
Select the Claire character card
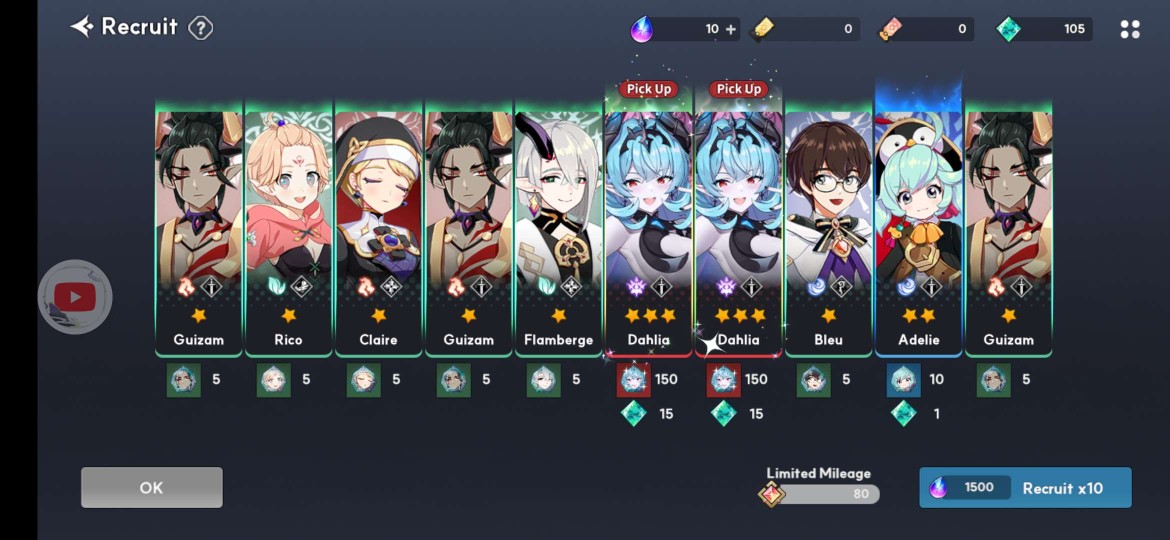pyautogui.click(x=378, y=230)
